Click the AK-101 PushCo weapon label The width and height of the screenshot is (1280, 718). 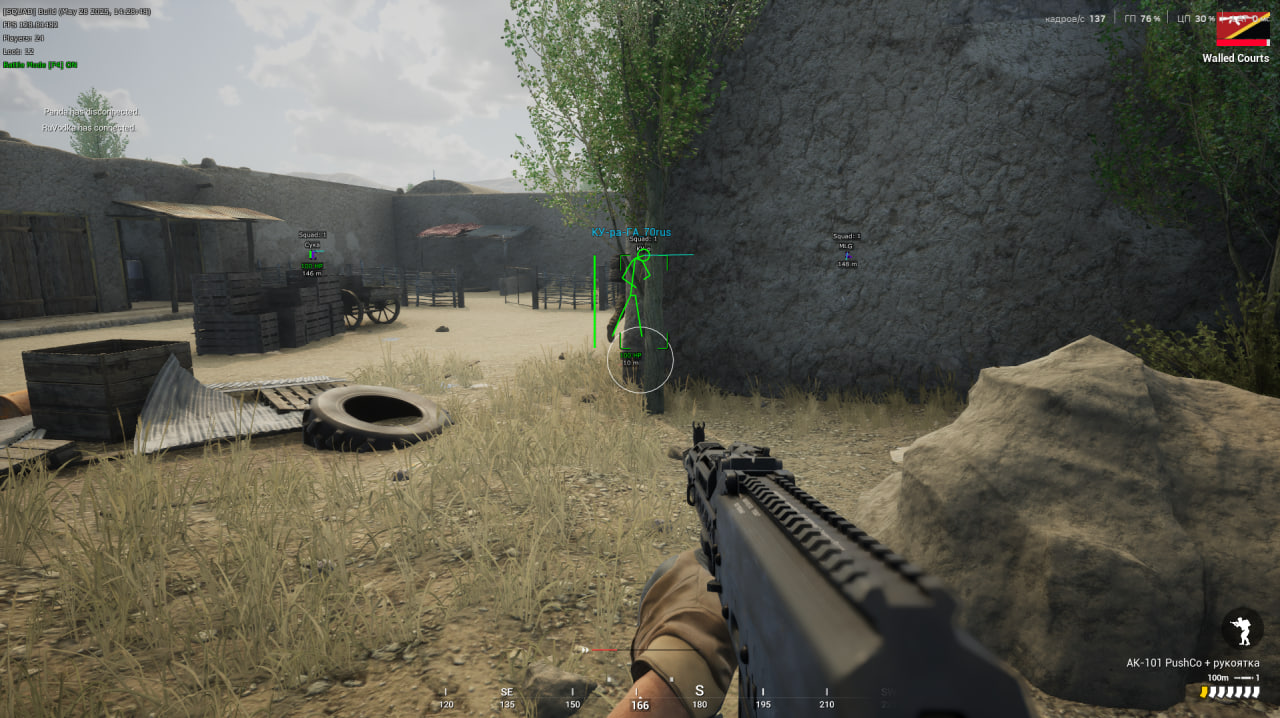click(1192, 663)
